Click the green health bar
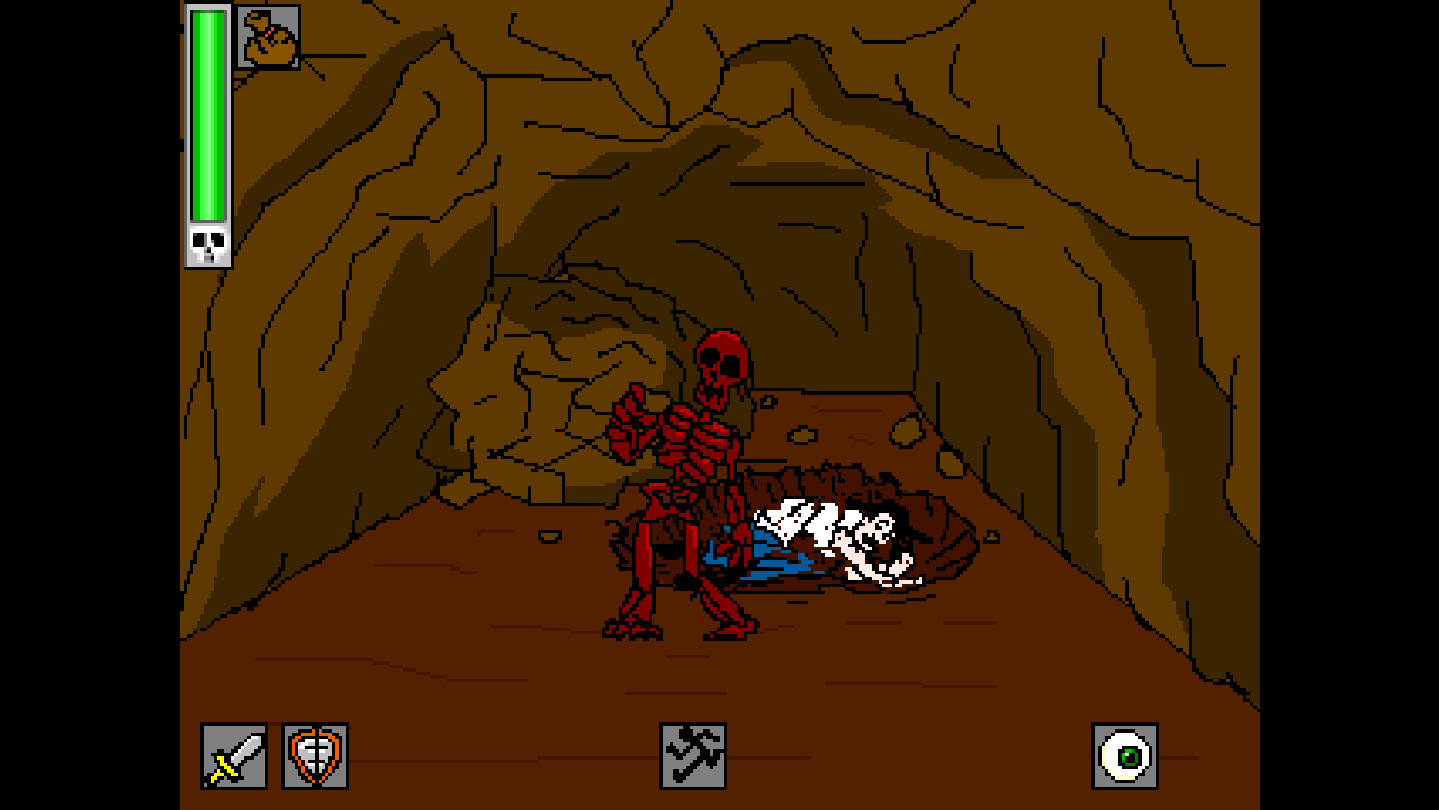Screen dimensions: 1439x810 click(206, 120)
